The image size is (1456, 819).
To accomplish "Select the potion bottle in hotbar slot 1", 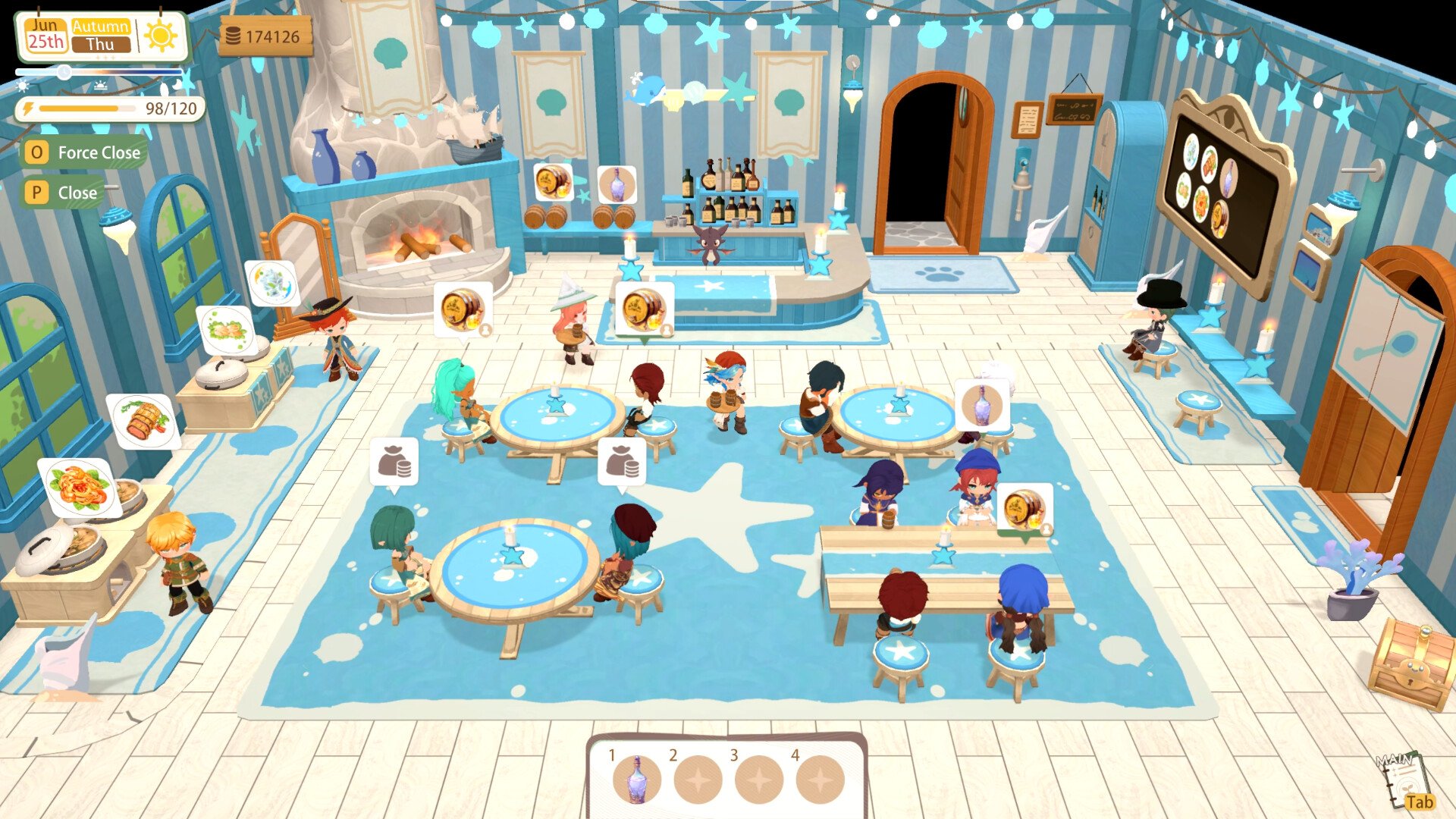I will (x=636, y=780).
